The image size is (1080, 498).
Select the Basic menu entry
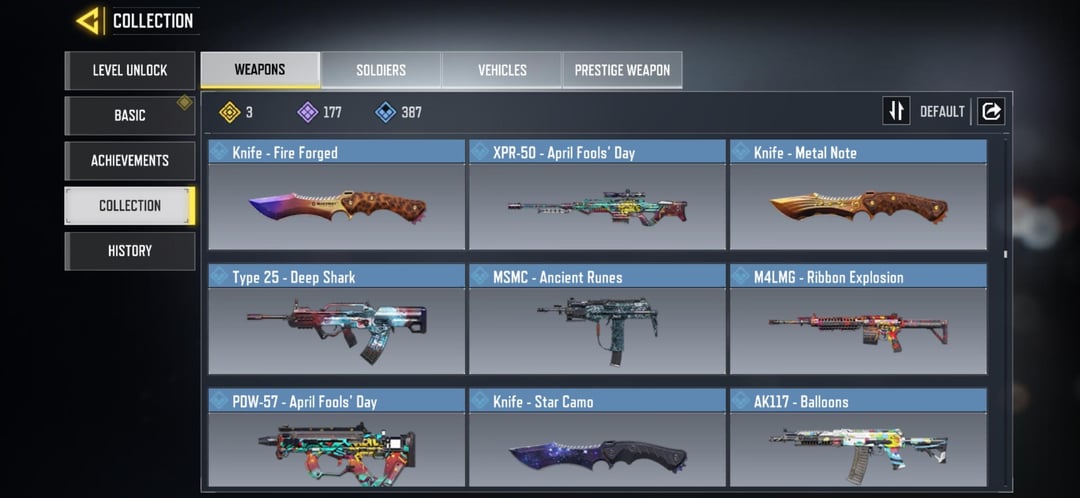[130, 115]
